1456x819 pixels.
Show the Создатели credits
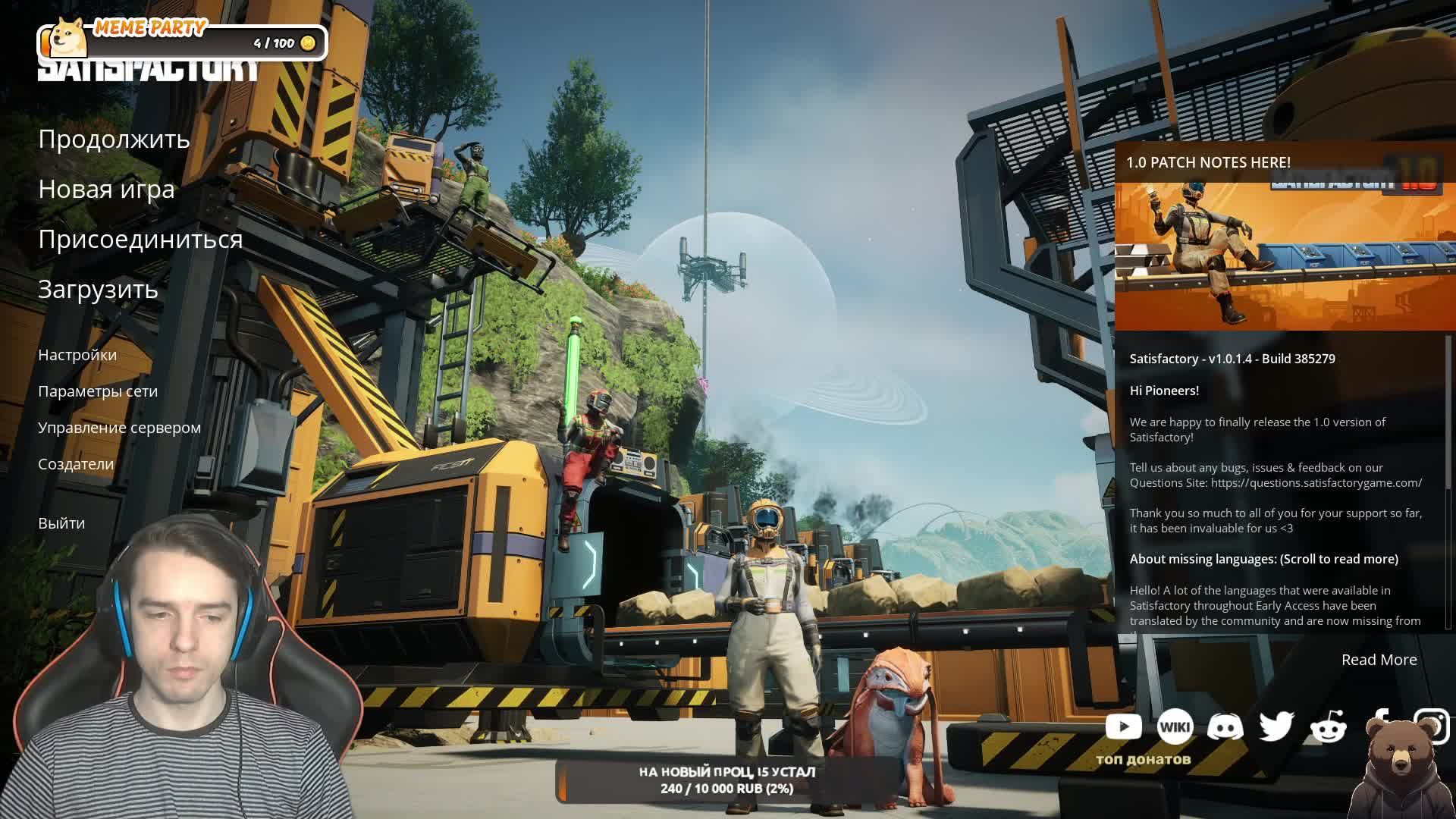tap(76, 464)
